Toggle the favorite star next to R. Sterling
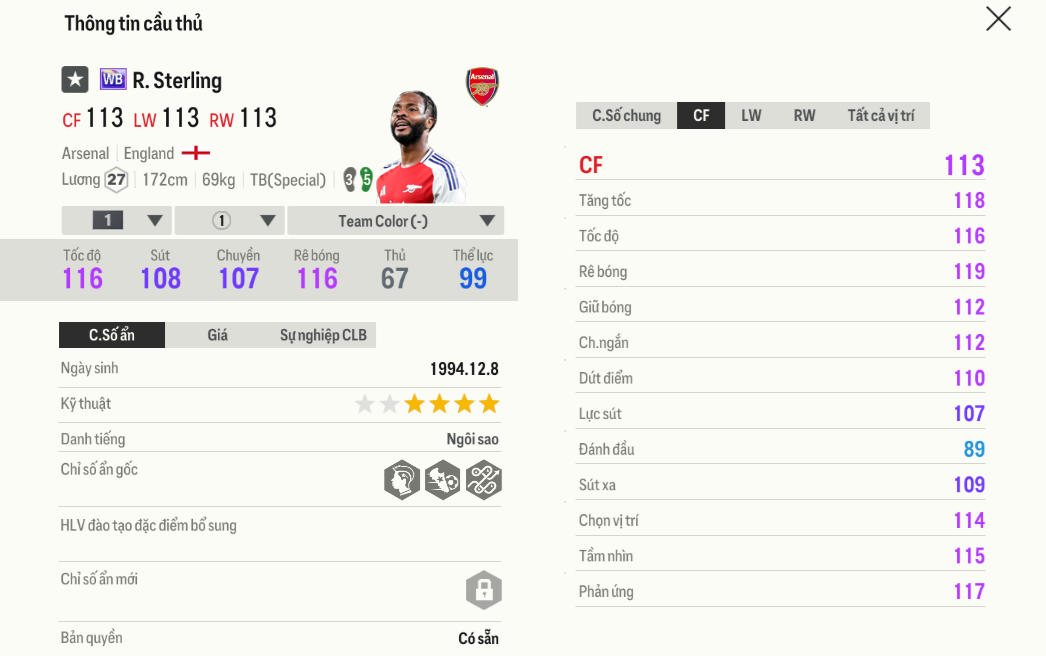This screenshot has height=656, width=1046. pos(75,80)
